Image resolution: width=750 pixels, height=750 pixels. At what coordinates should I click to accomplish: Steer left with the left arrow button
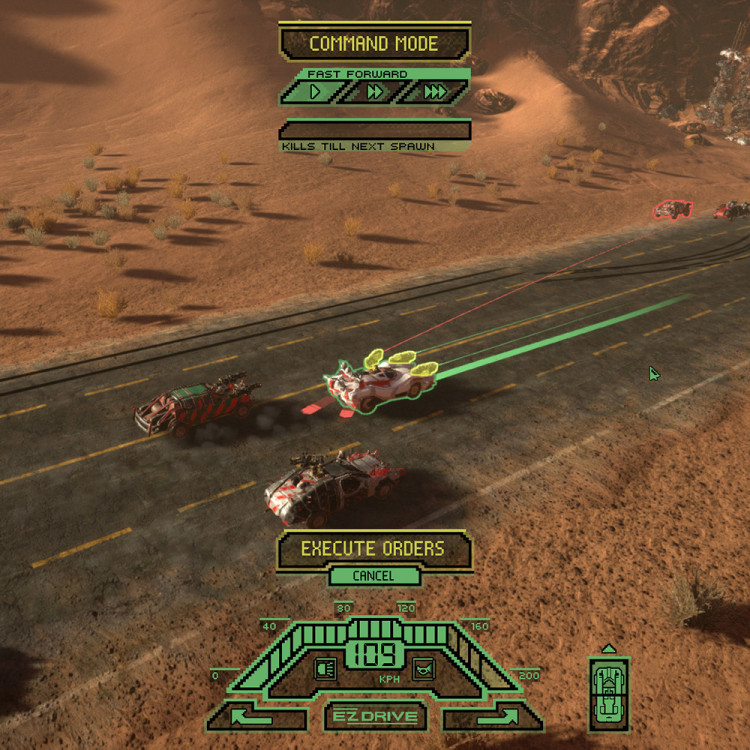click(255, 716)
